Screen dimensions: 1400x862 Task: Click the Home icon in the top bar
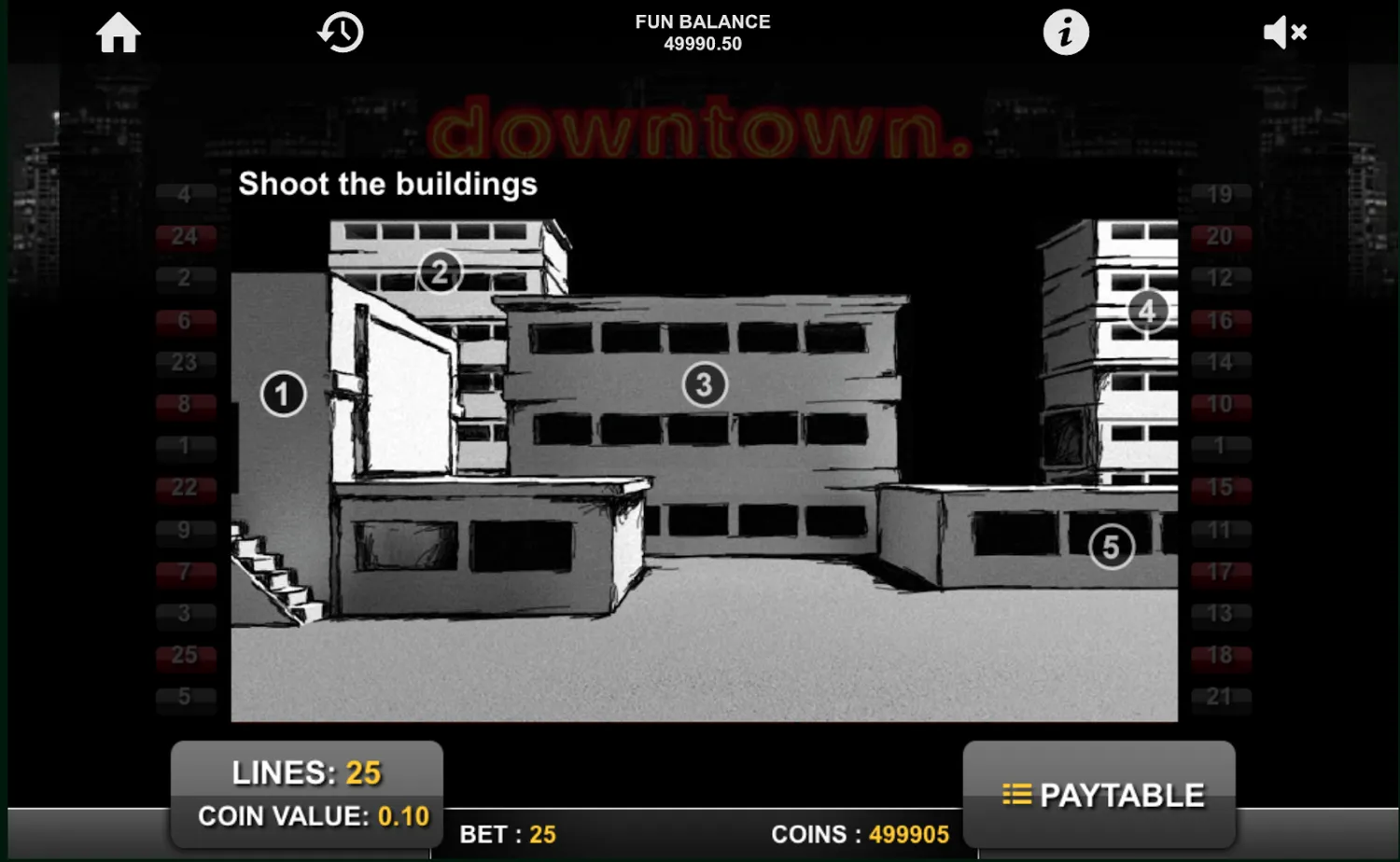click(118, 32)
